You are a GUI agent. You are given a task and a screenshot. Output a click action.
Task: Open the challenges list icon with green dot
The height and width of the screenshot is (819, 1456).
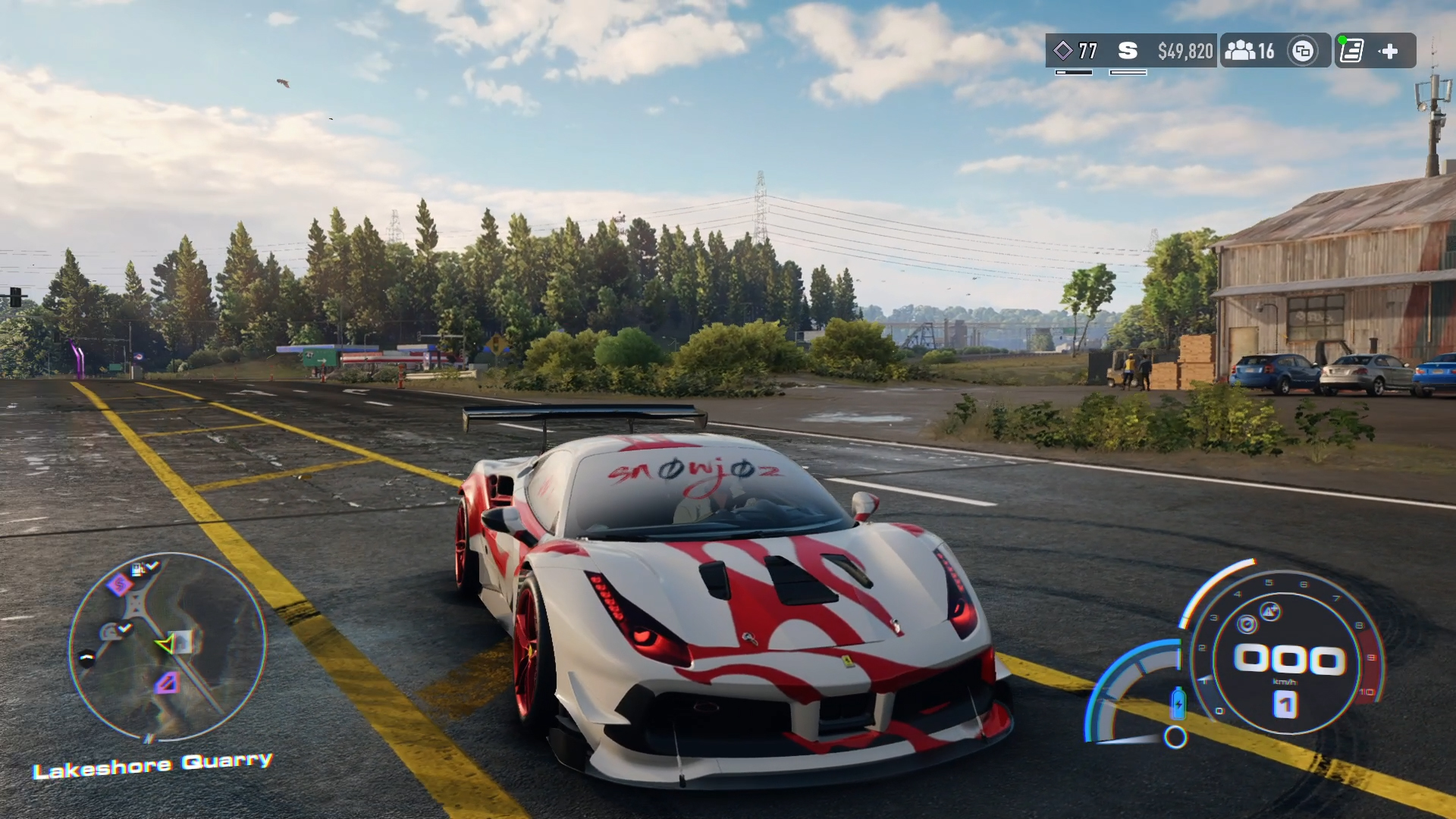[x=1352, y=51]
